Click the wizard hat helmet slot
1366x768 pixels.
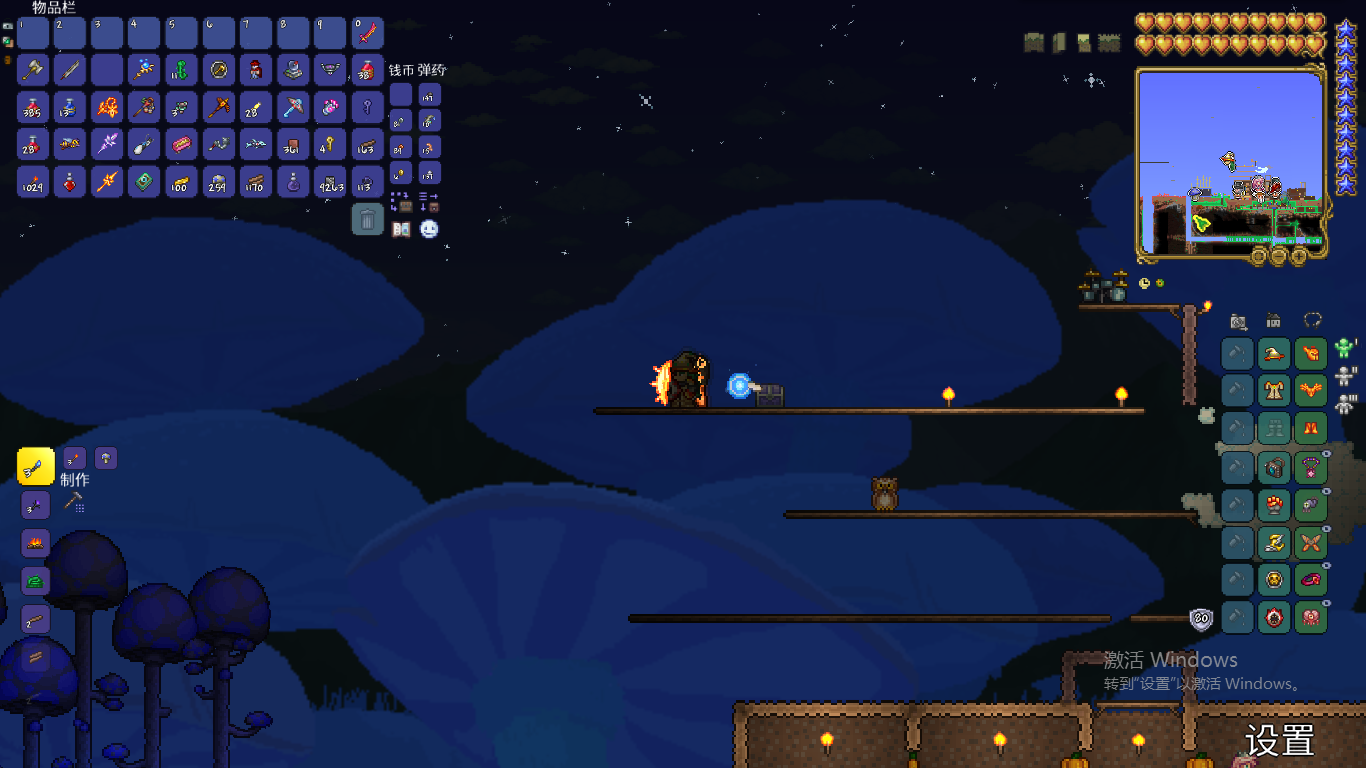click(x=1274, y=353)
